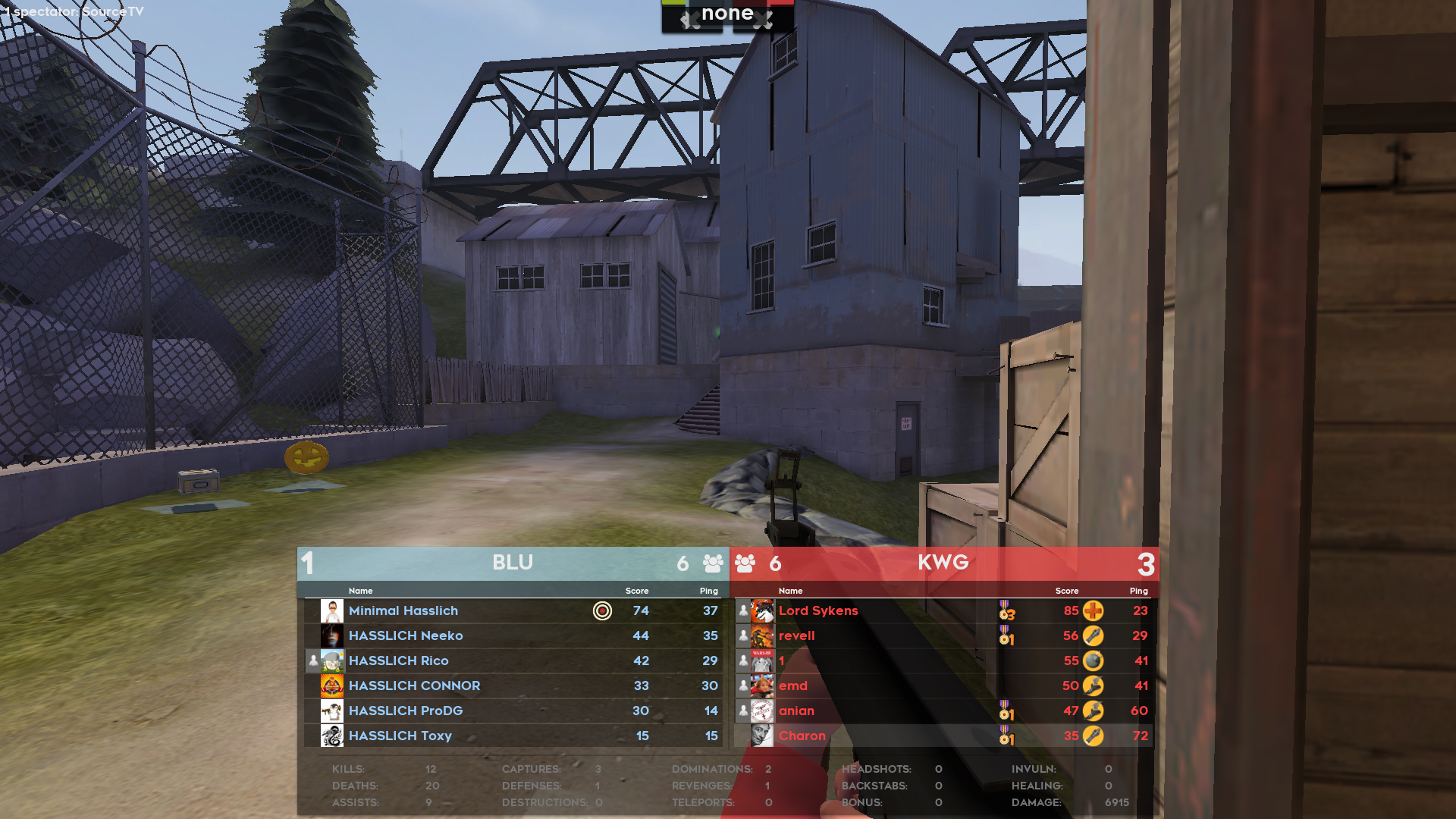Click the player named 1 on KWG
The width and height of the screenshot is (1456, 819).
(782, 661)
